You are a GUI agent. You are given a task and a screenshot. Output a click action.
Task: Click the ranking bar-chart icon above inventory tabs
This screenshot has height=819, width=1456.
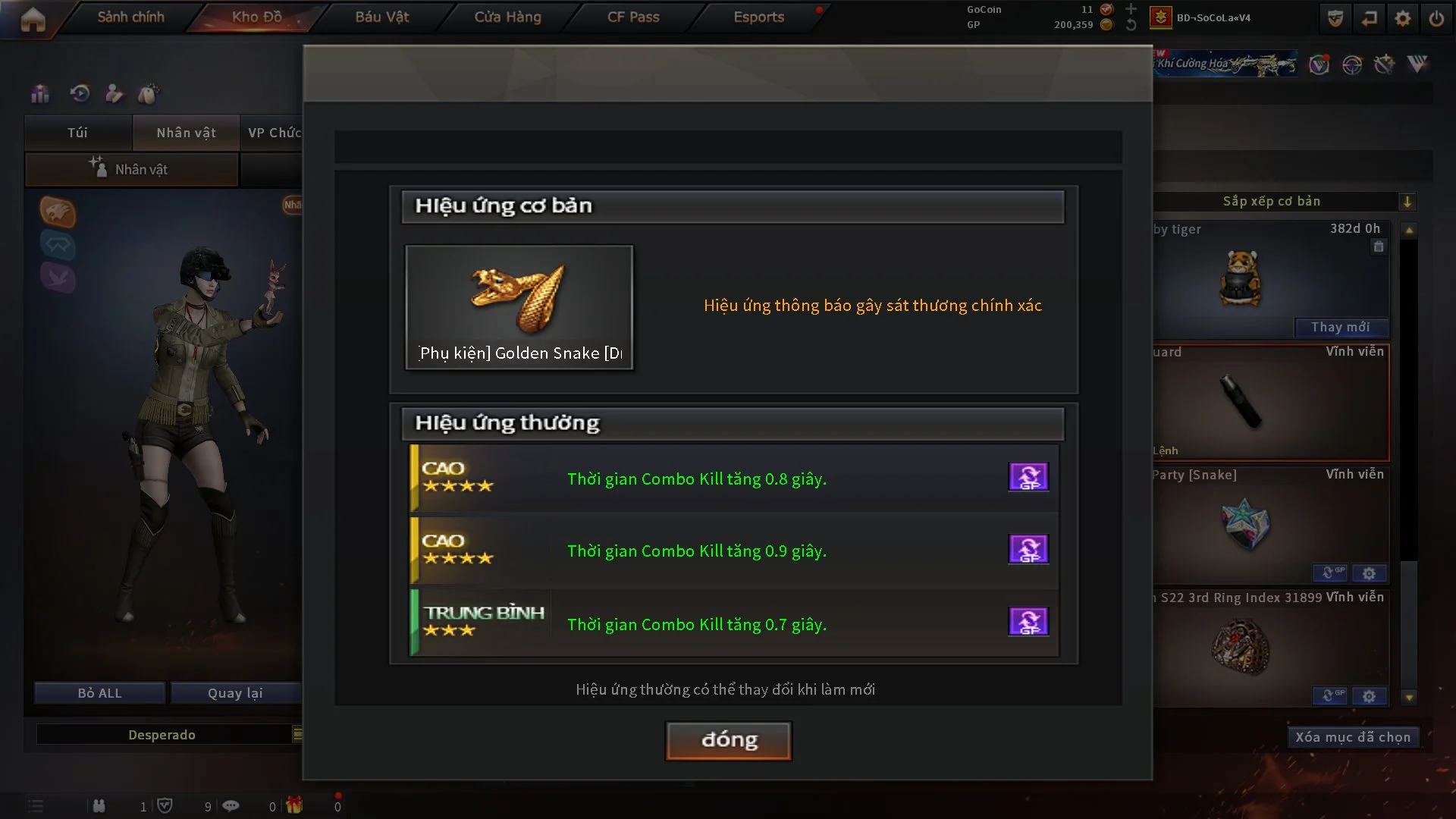tap(39, 94)
